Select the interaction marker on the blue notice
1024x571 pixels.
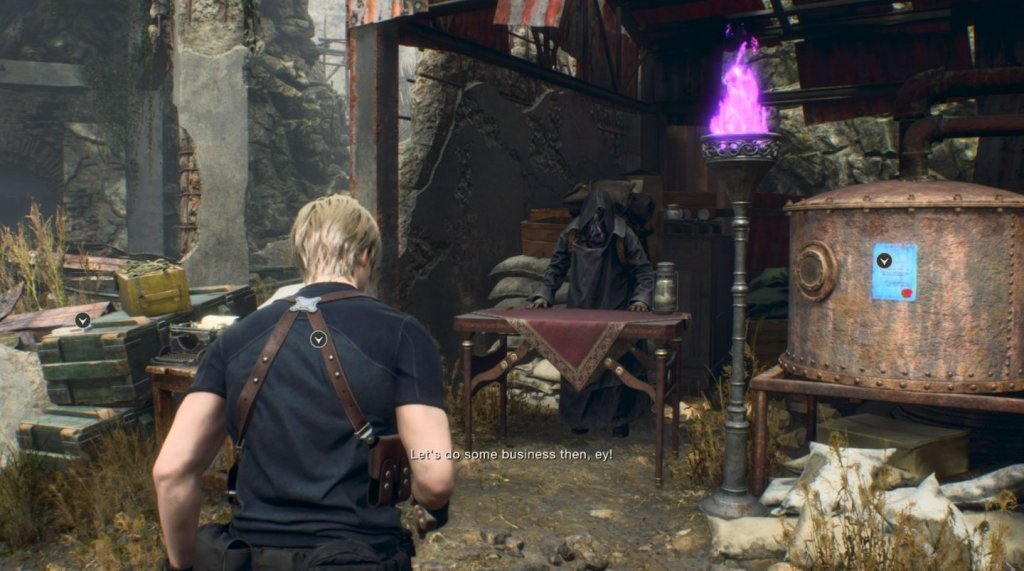point(884,260)
